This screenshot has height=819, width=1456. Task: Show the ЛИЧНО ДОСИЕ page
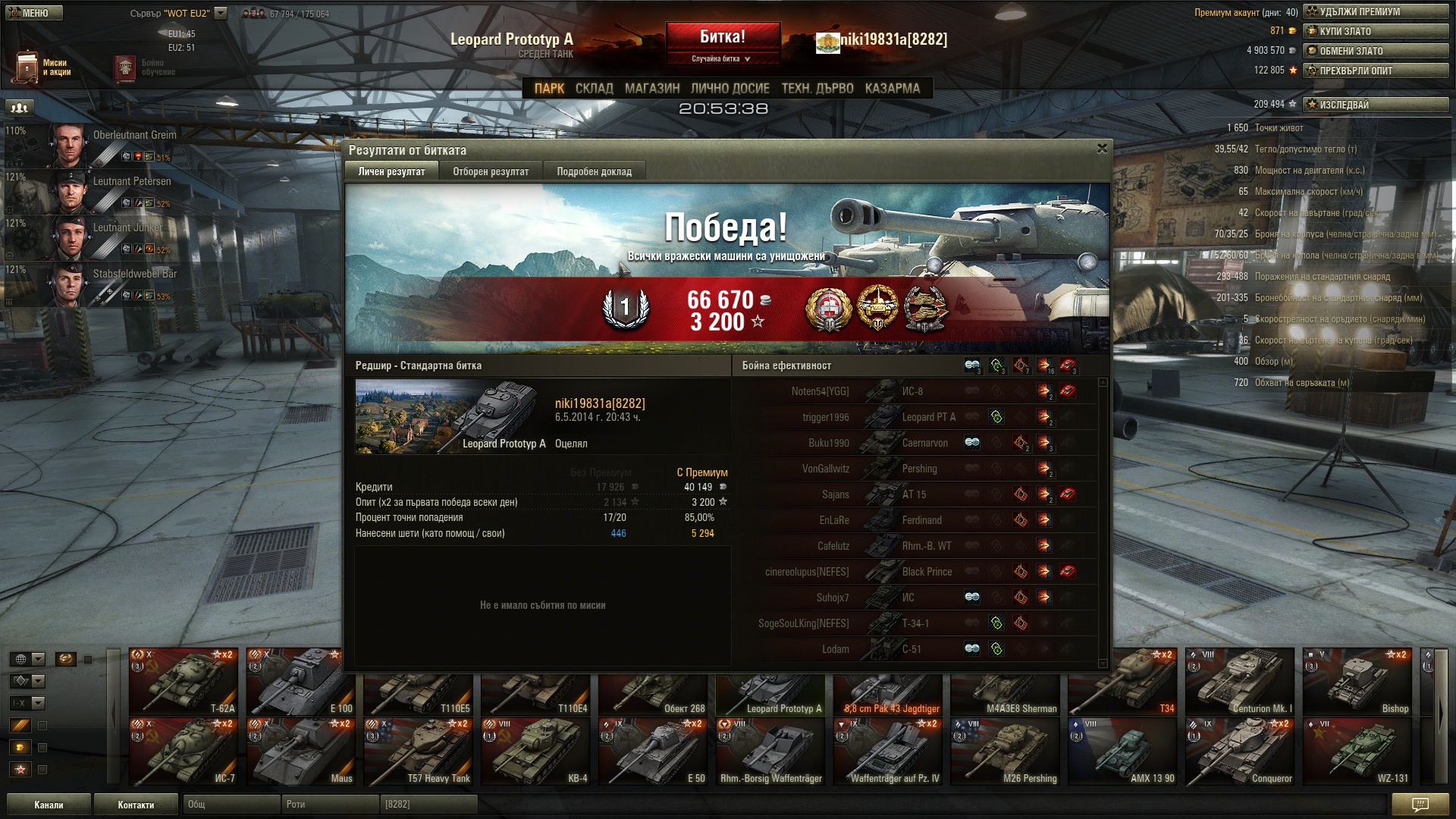coord(730,89)
